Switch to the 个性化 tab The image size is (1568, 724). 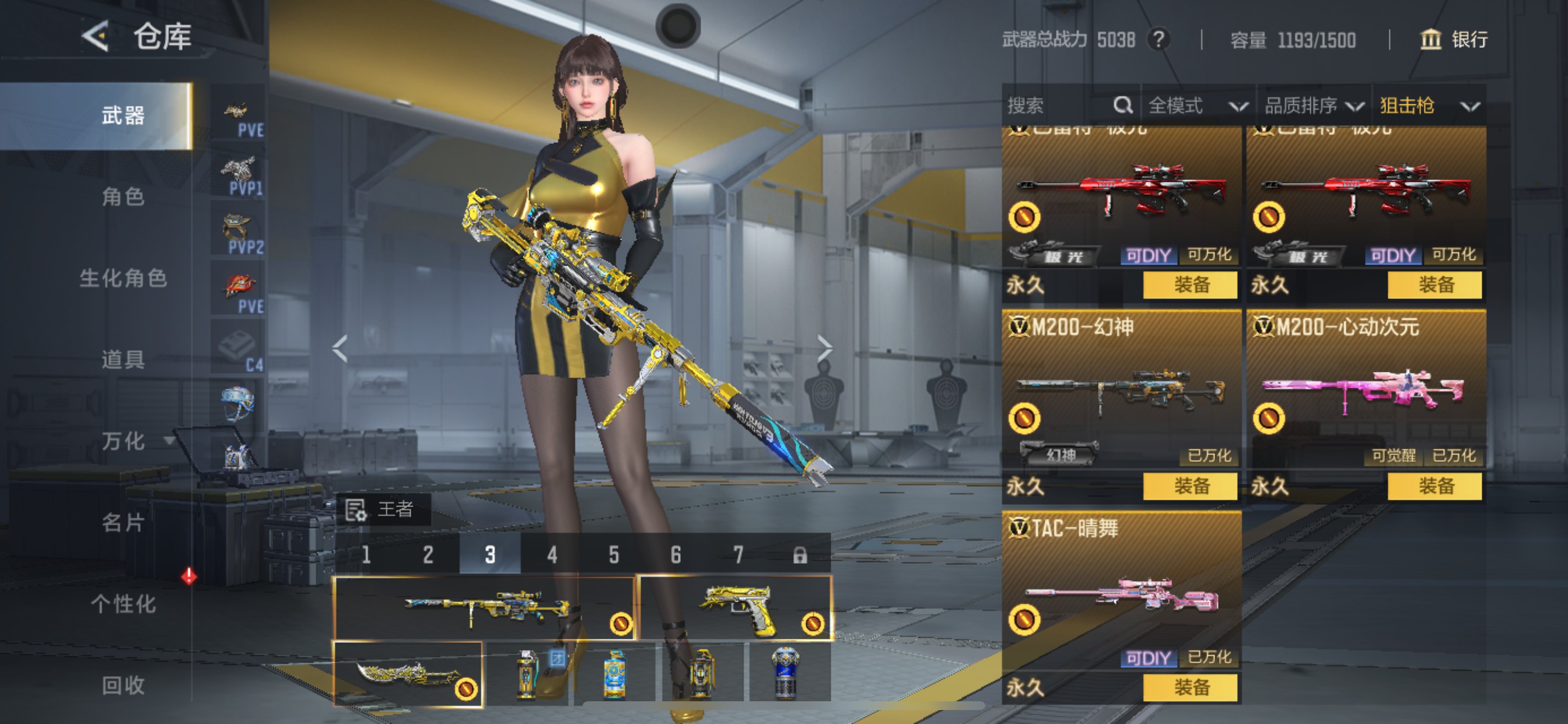pyautogui.click(x=123, y=603)
